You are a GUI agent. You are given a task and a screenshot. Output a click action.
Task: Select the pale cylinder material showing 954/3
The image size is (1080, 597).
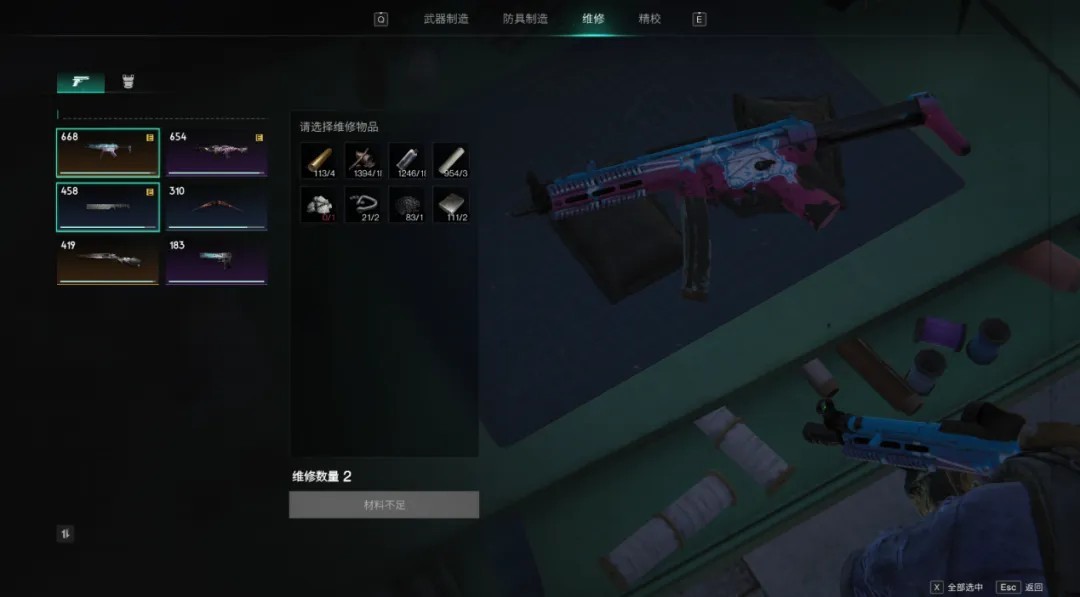tap(451, 161)
